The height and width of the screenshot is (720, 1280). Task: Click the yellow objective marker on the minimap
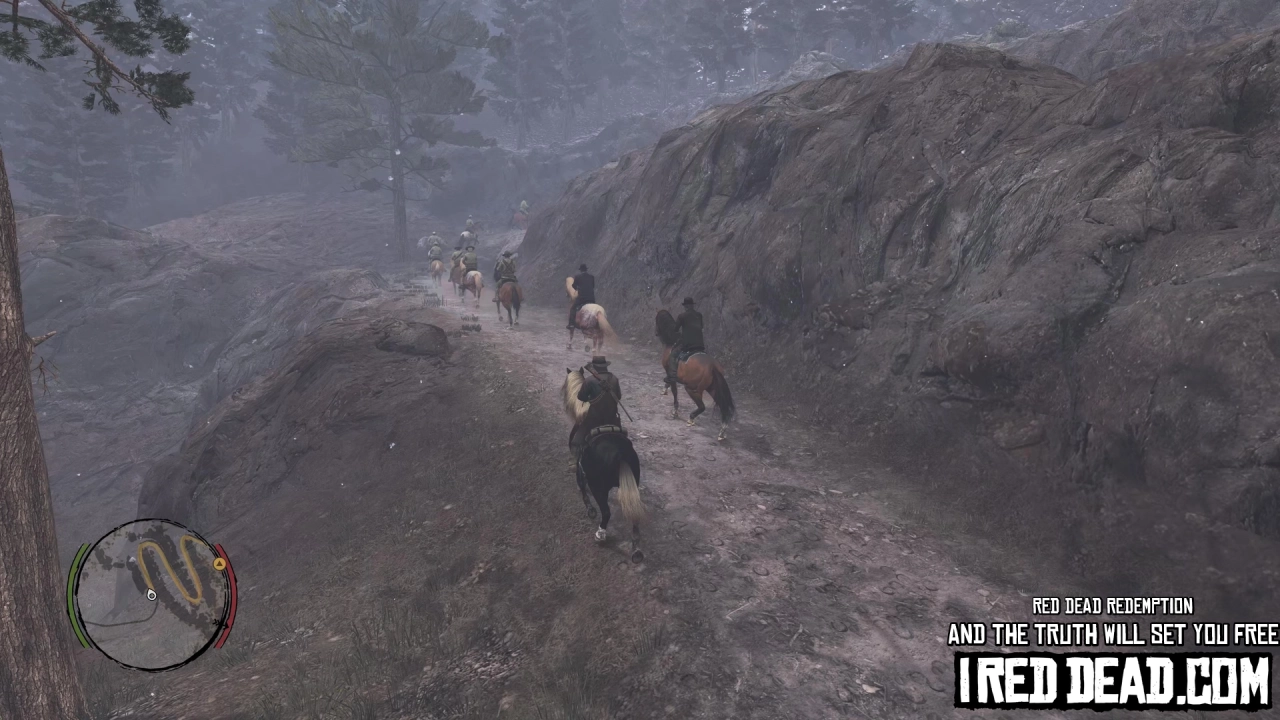click(x=219, y=564)
